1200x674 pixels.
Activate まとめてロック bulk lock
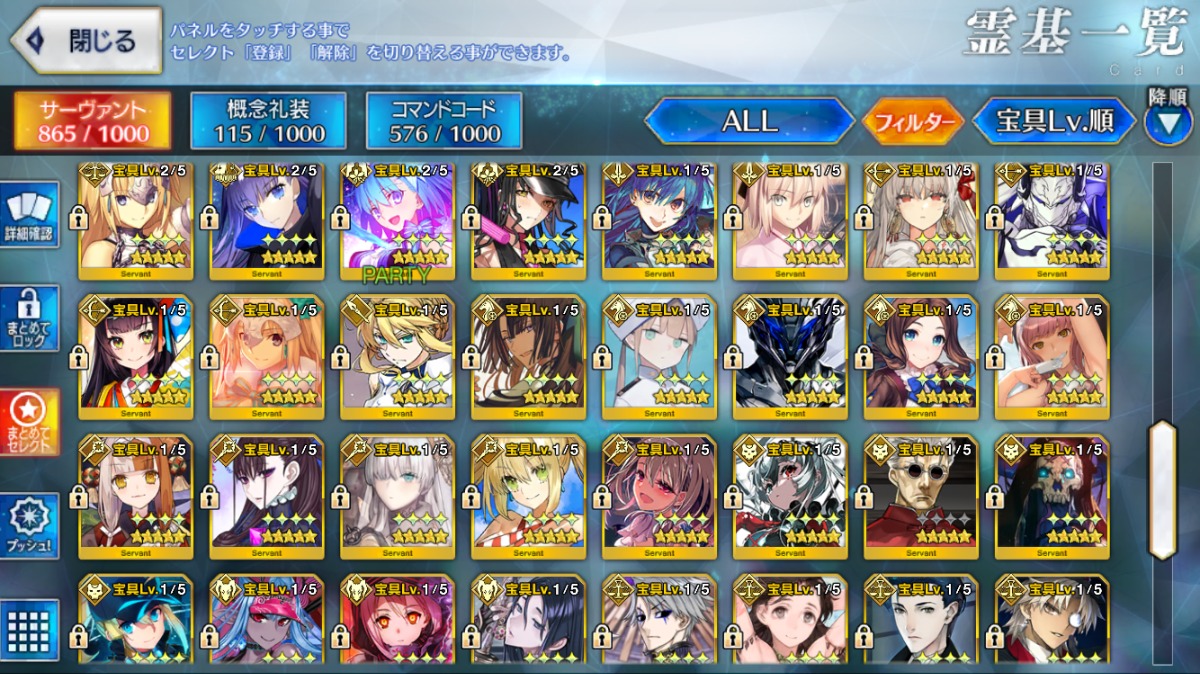29,318
